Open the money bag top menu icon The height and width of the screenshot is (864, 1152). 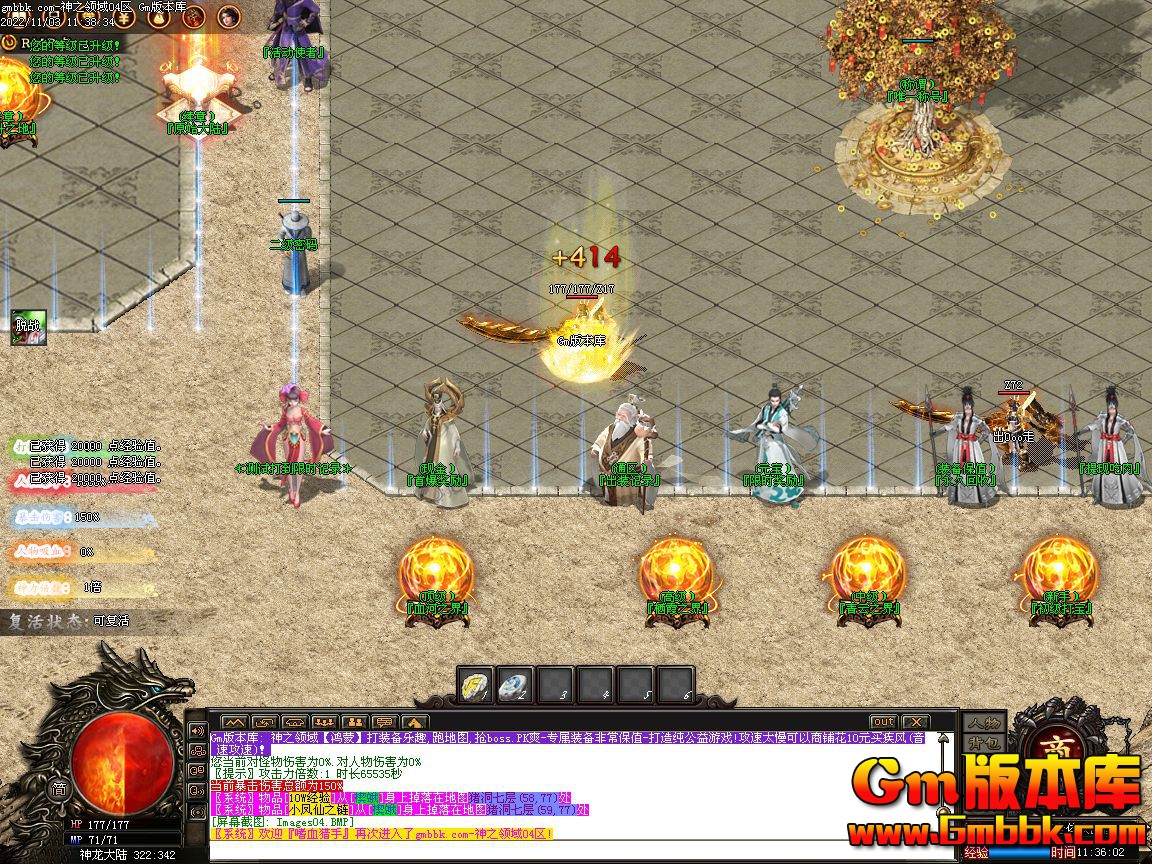[x=158, y=17]
